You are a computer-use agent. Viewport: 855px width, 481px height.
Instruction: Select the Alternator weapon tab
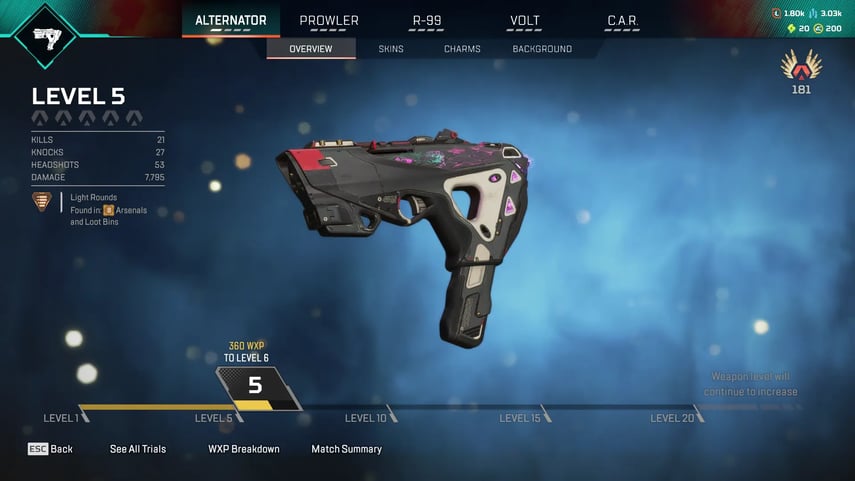(x=230, y=20)
